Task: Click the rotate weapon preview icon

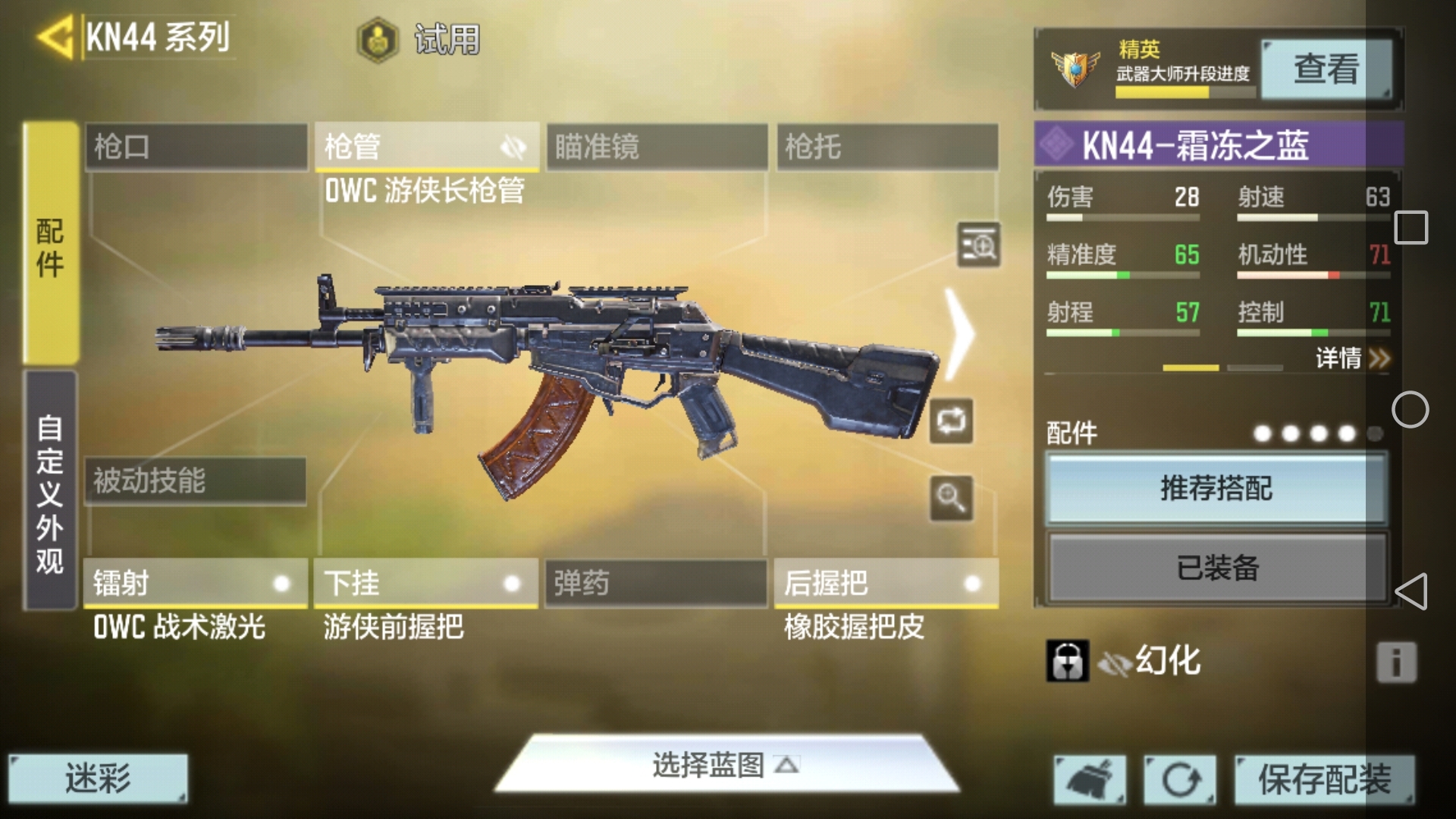Action: 952,422
